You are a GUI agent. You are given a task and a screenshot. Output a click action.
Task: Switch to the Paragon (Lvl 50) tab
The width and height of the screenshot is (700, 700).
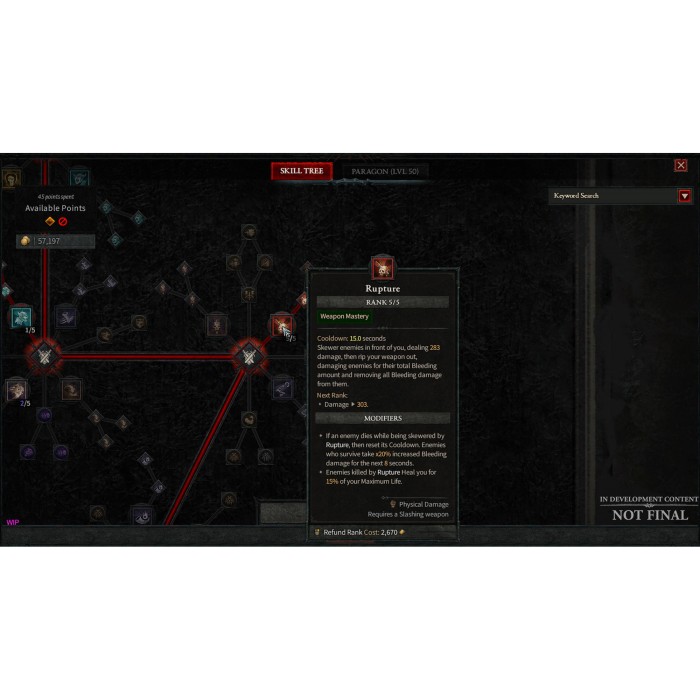point(385,171)
